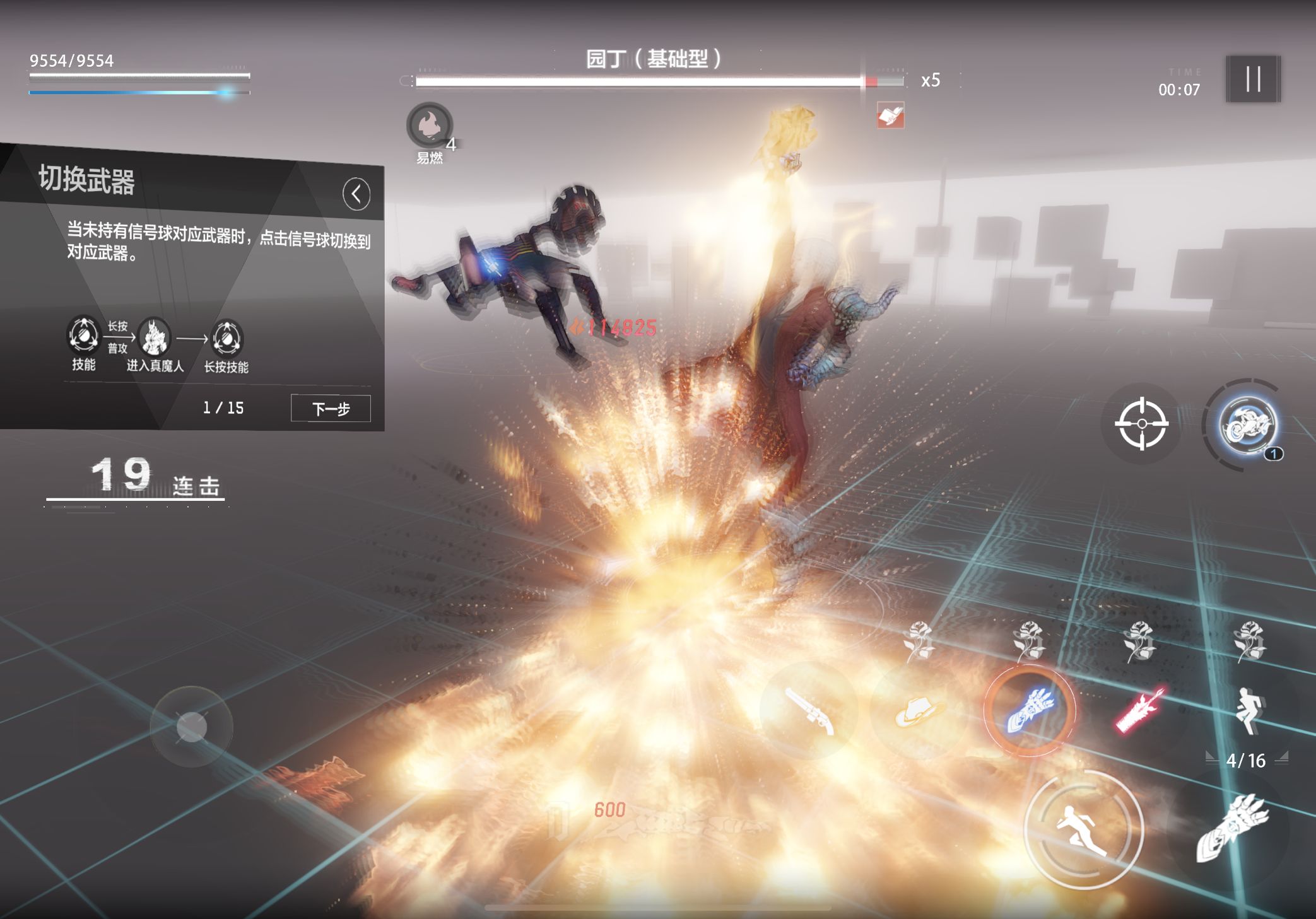The image size is (1316, 919).
Task: Tap the revolver signal orb
Action: (x=809, y=711)
